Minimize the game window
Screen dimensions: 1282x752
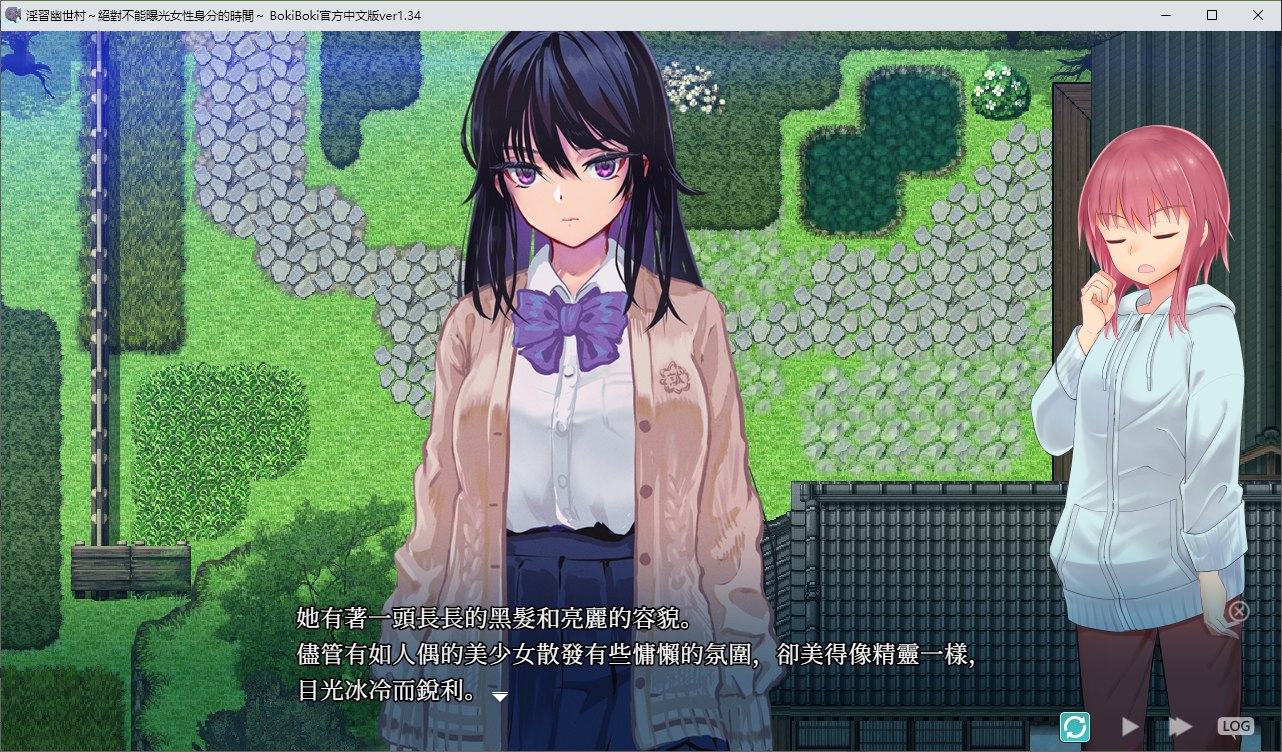pyautogui.click(x=1166, y=15)
